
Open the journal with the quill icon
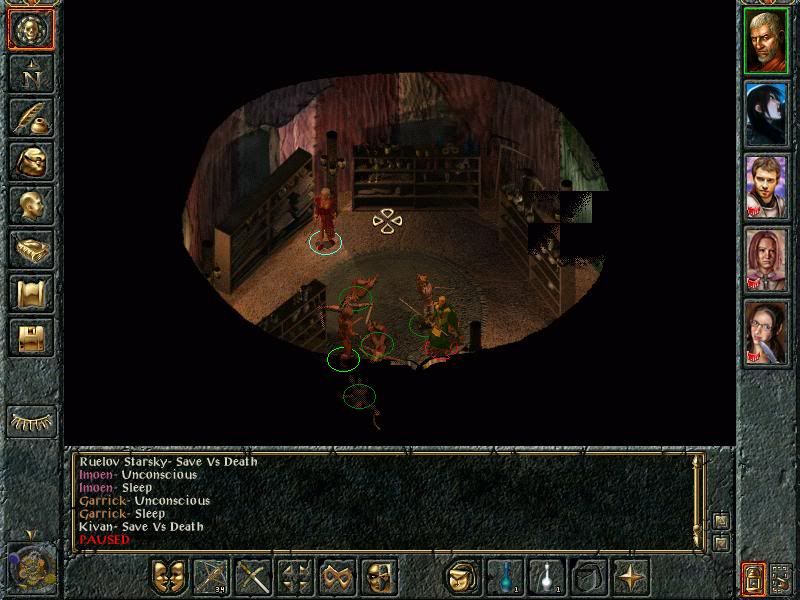(x=31, y=117)
